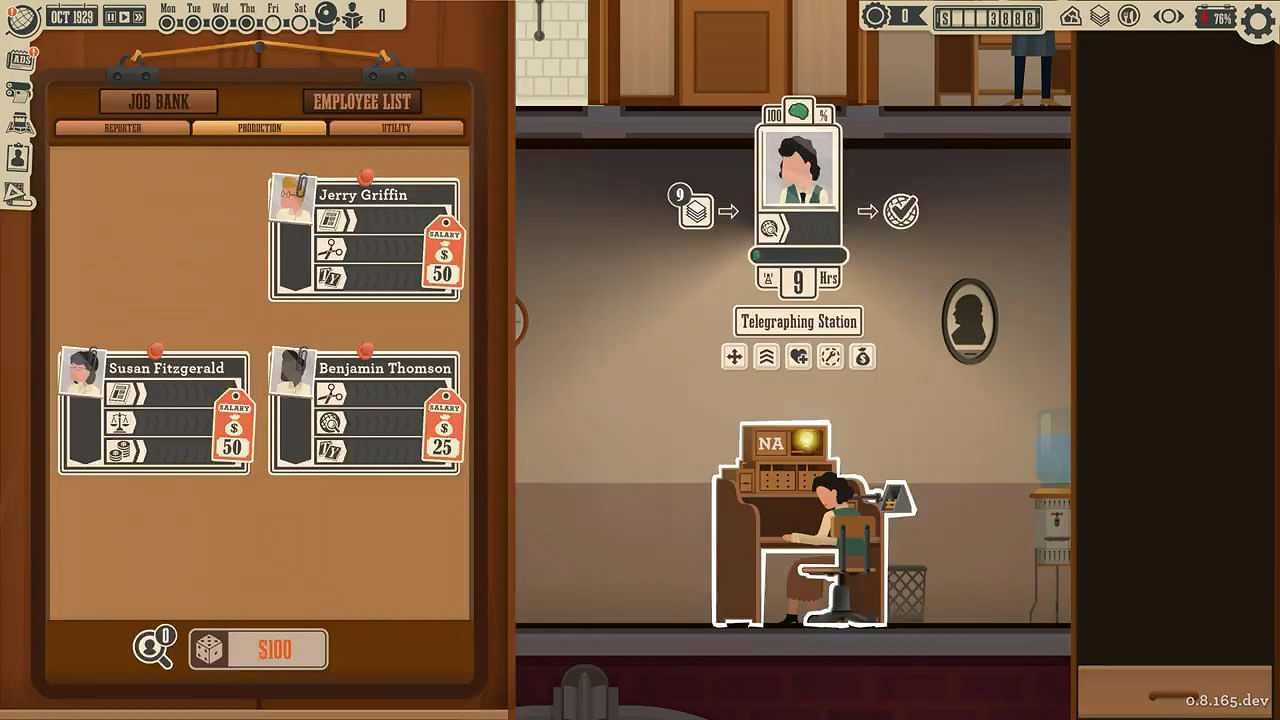The width and height of the screenshot is (1280, 720).
Task: Click the $100 dice reroll button
Action: 257,649
